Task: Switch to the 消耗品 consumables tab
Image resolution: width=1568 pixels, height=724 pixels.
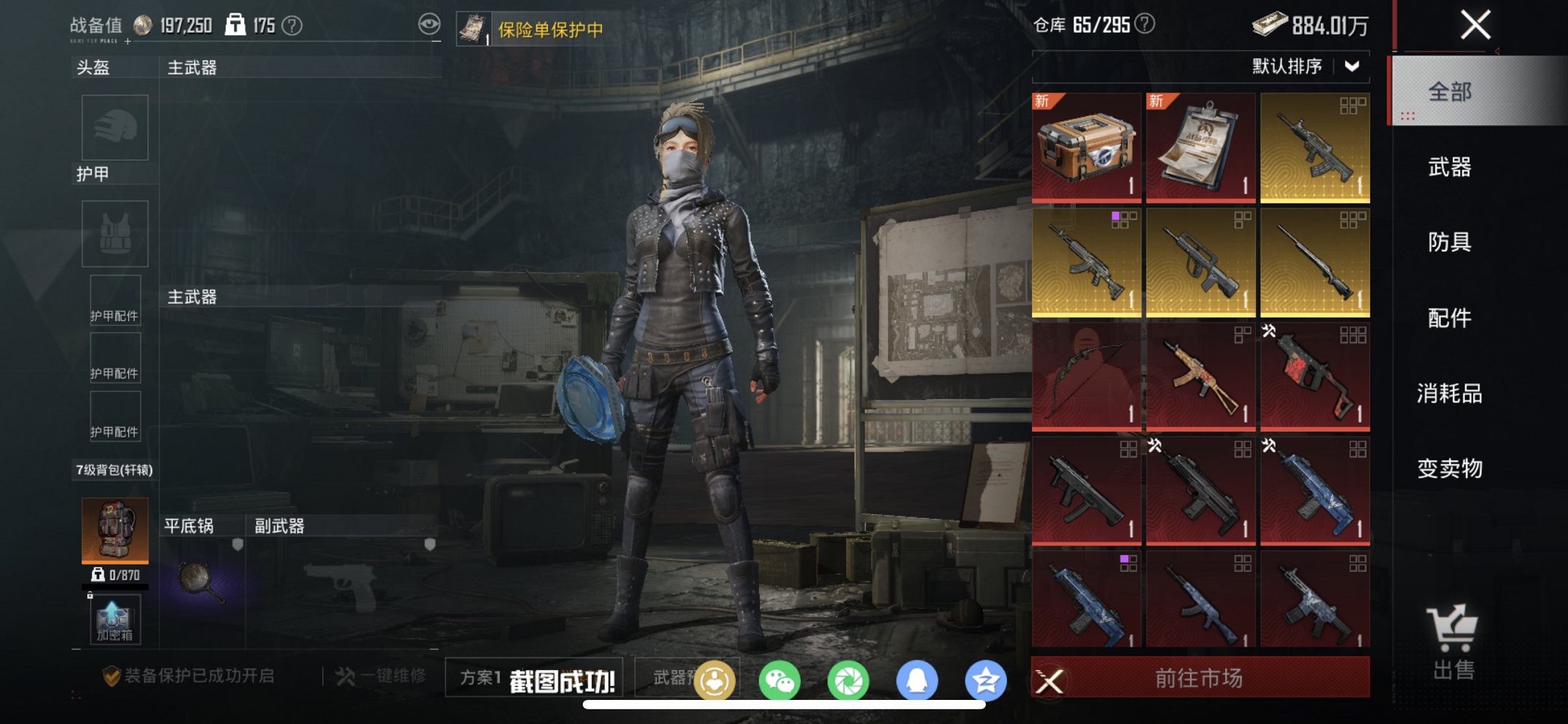Action: click(x=1449, y=393)
